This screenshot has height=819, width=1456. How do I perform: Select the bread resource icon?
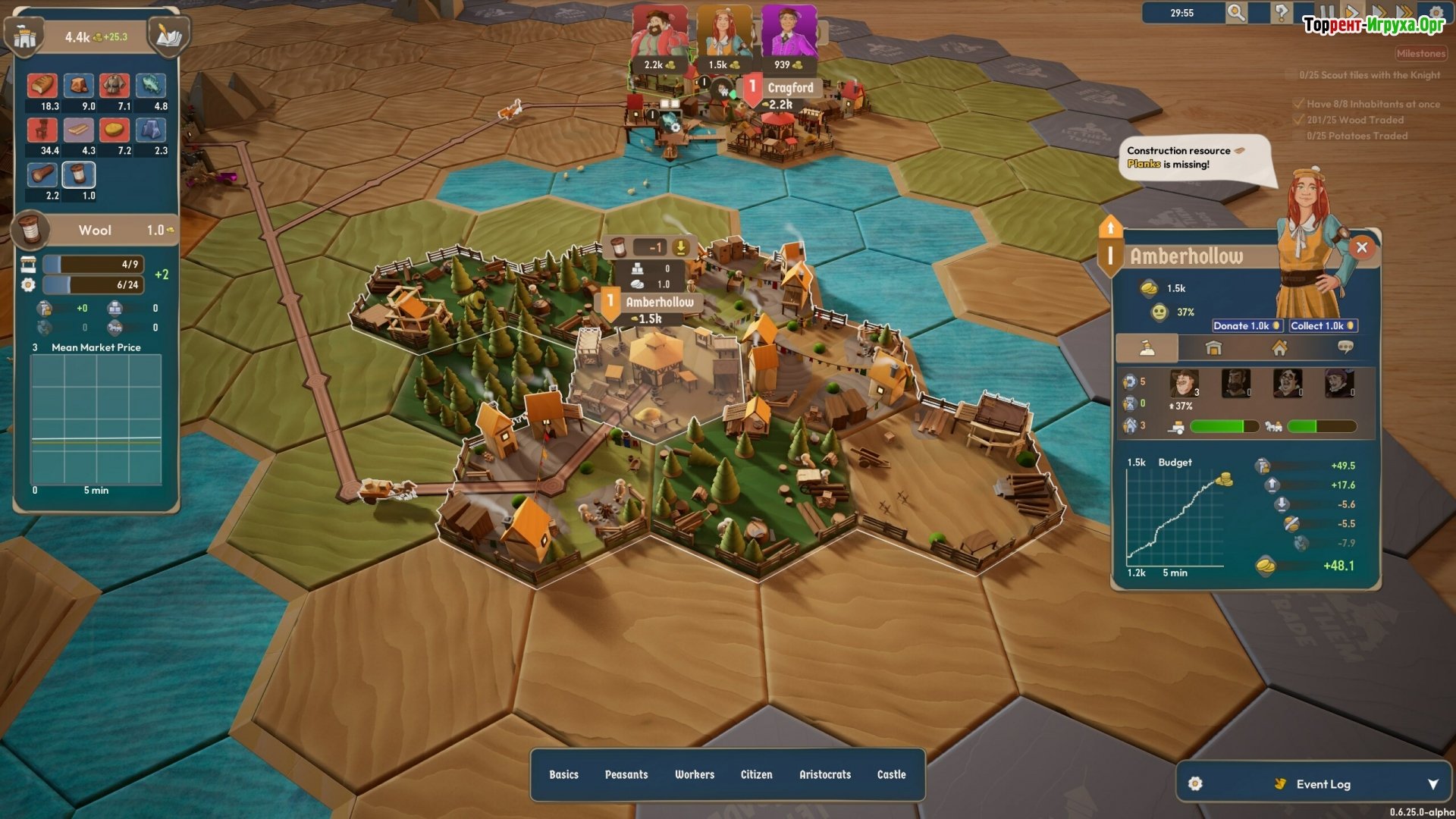[x=42, y=86]
